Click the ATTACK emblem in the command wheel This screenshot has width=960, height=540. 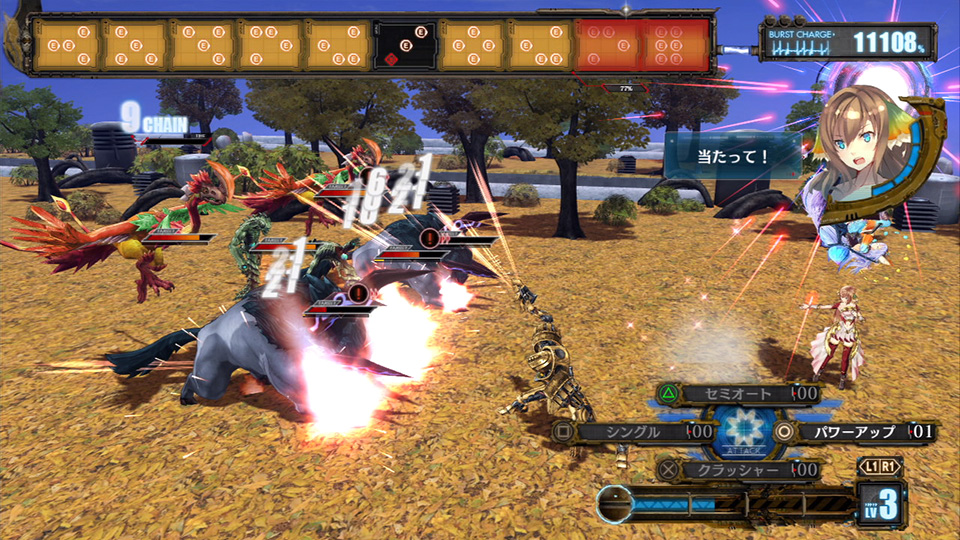click(741, 432)
